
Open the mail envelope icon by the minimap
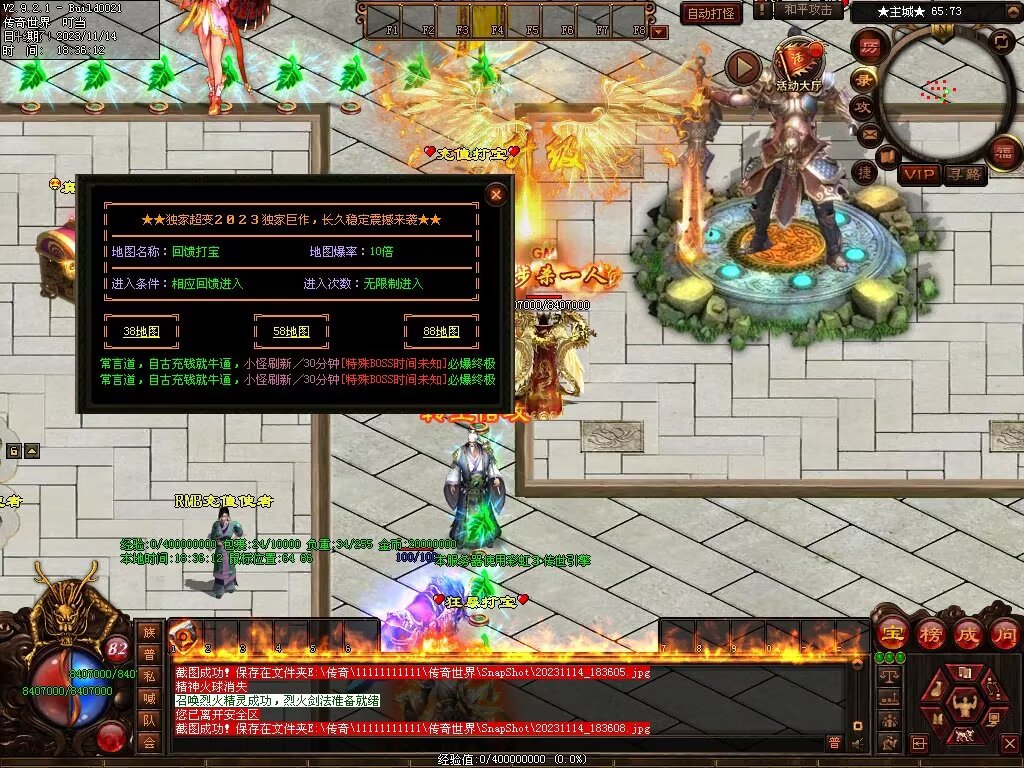(x=868, y=133)
